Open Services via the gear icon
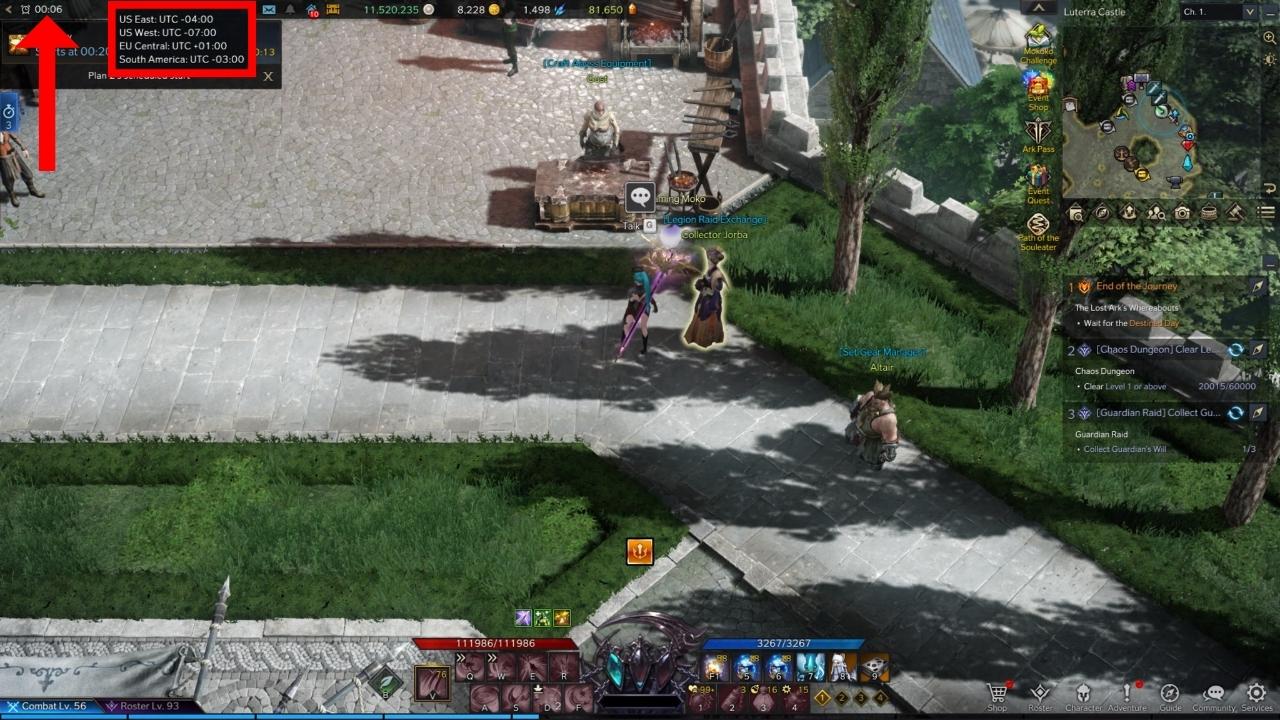The image size is (1280, 720). click(x=1254, y=692)
